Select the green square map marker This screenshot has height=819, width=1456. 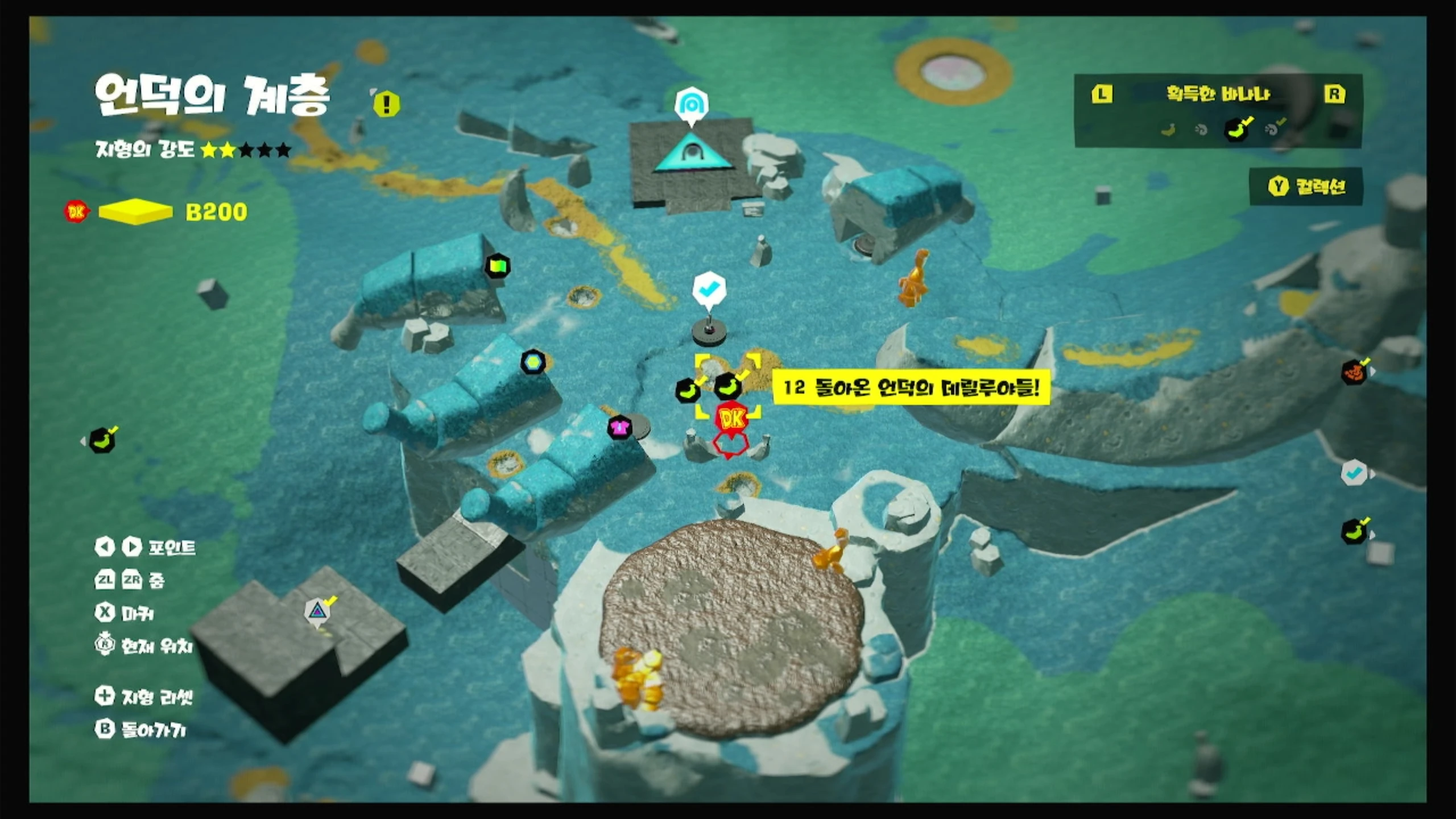[x=498, y=266]
